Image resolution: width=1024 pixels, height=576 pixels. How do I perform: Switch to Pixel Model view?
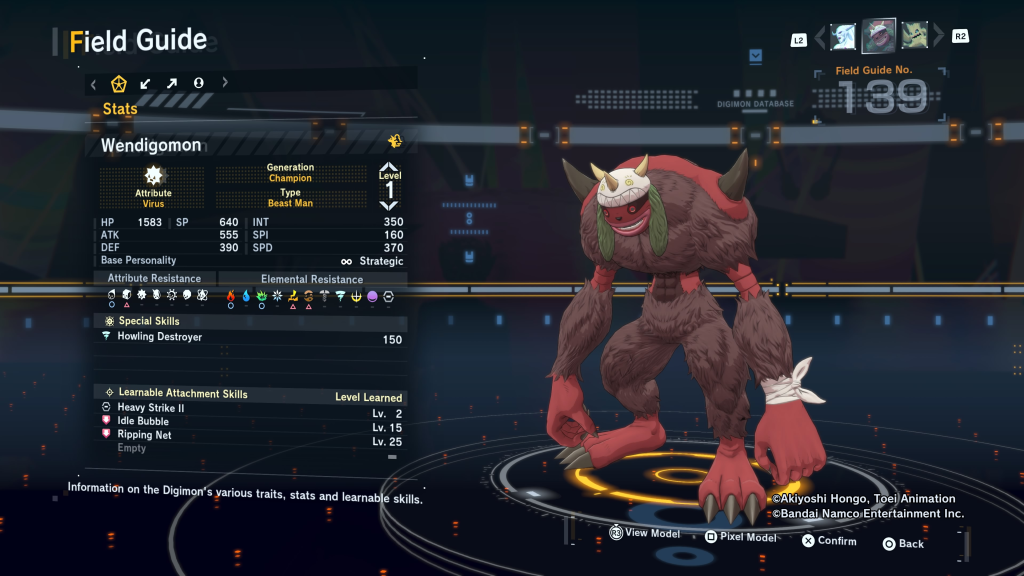point(740,537)
